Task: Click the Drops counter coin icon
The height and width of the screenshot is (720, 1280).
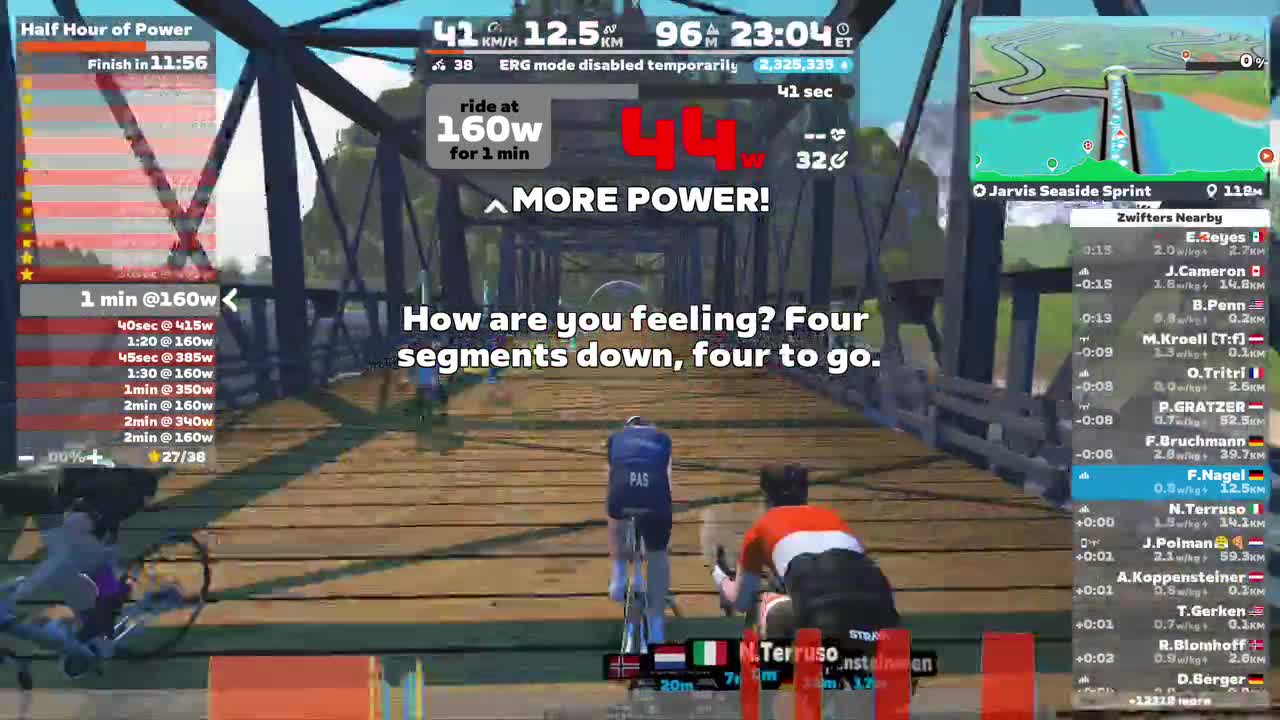Action: pos(842,65)
